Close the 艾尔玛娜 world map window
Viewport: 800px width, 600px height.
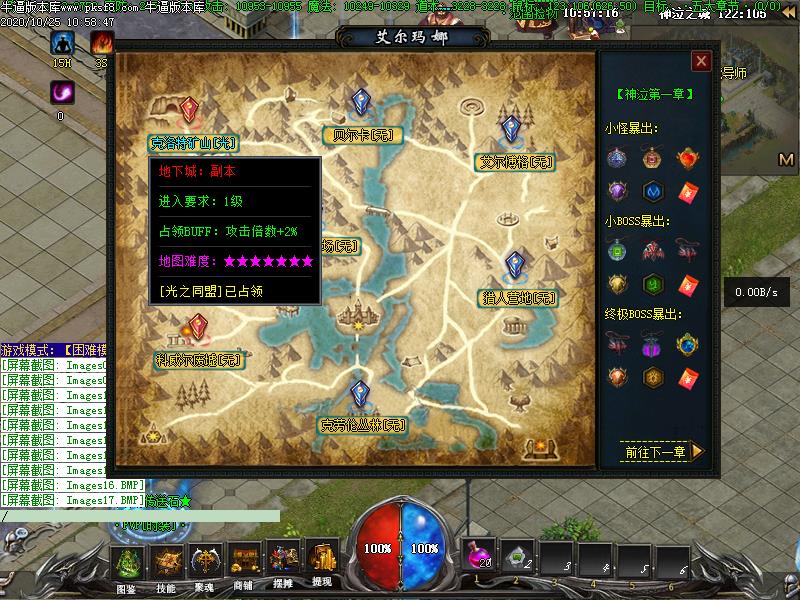click(702, 62)
